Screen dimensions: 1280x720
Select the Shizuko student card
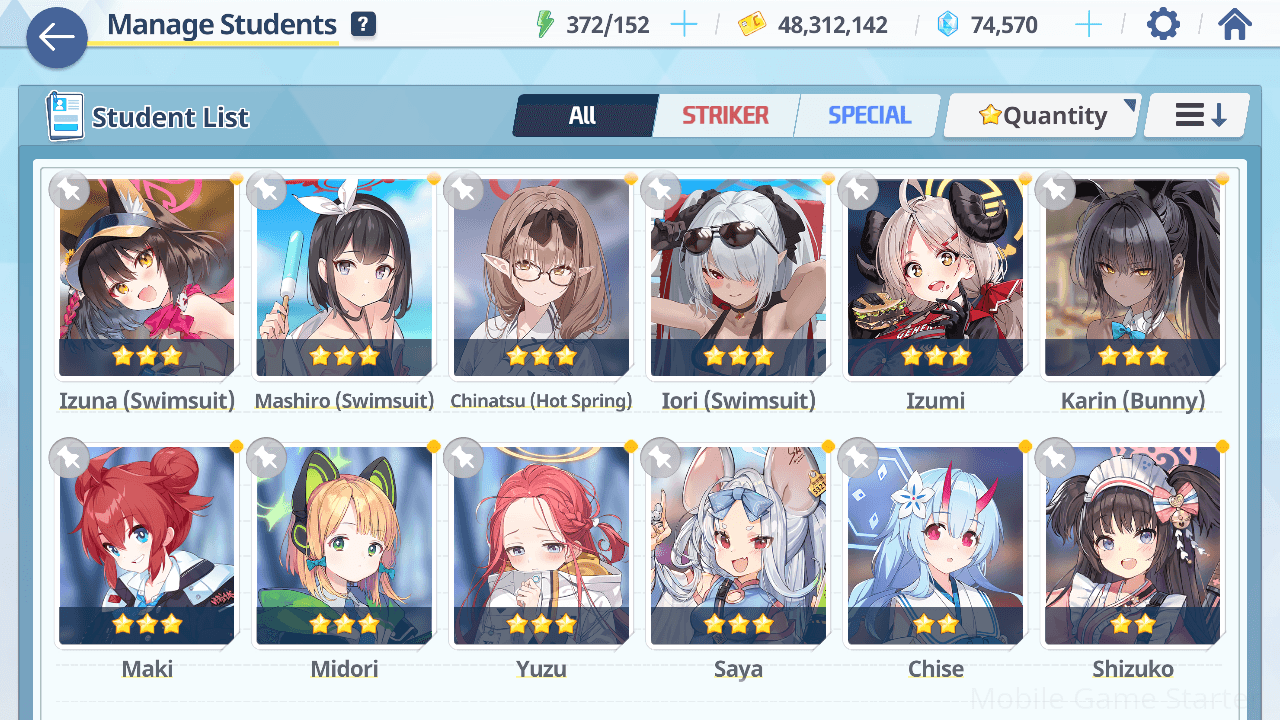[x=1132, y=546]
